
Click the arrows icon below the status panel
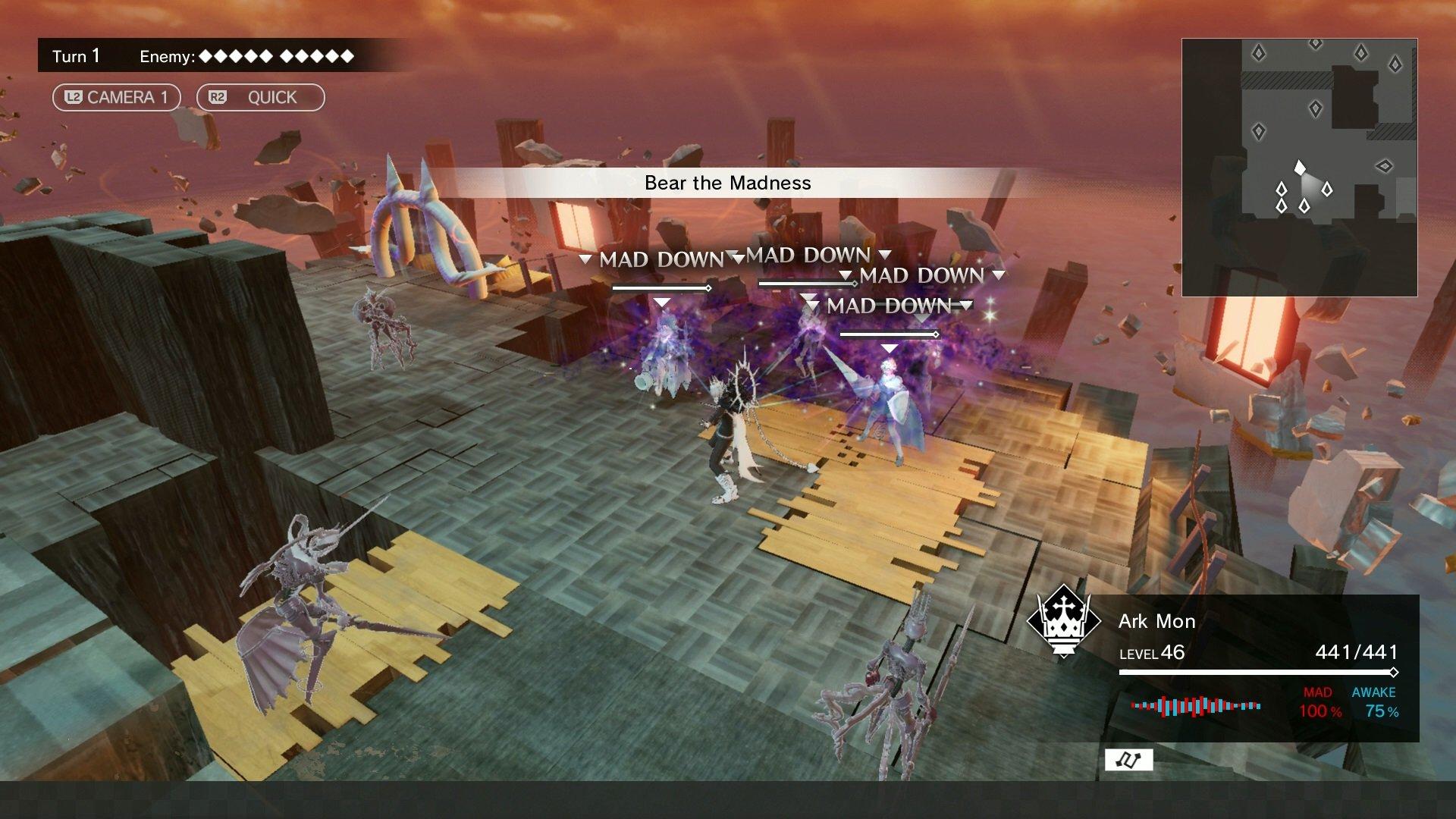tap(1128, 760)
